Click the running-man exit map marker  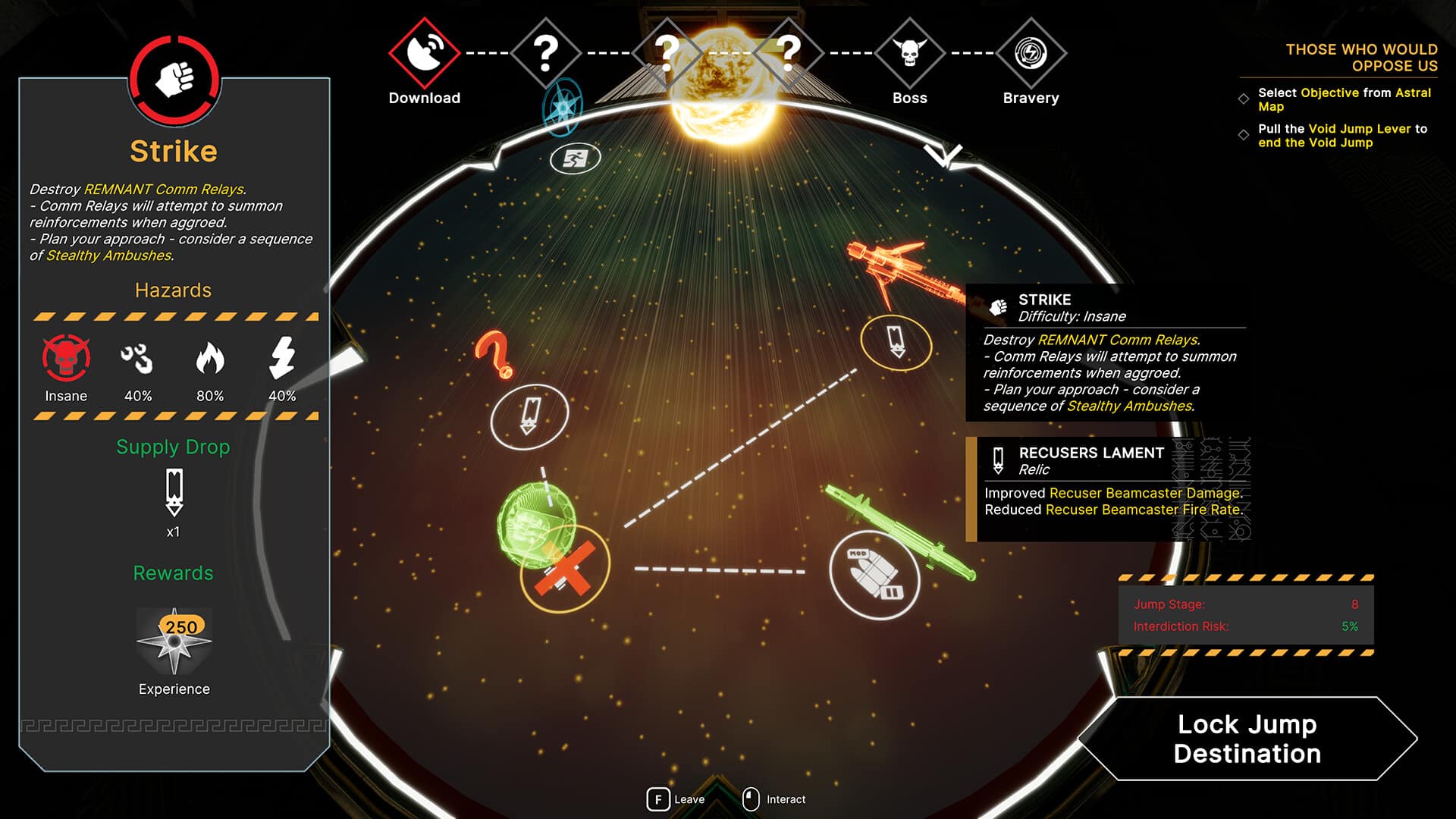tap(575, 158)
